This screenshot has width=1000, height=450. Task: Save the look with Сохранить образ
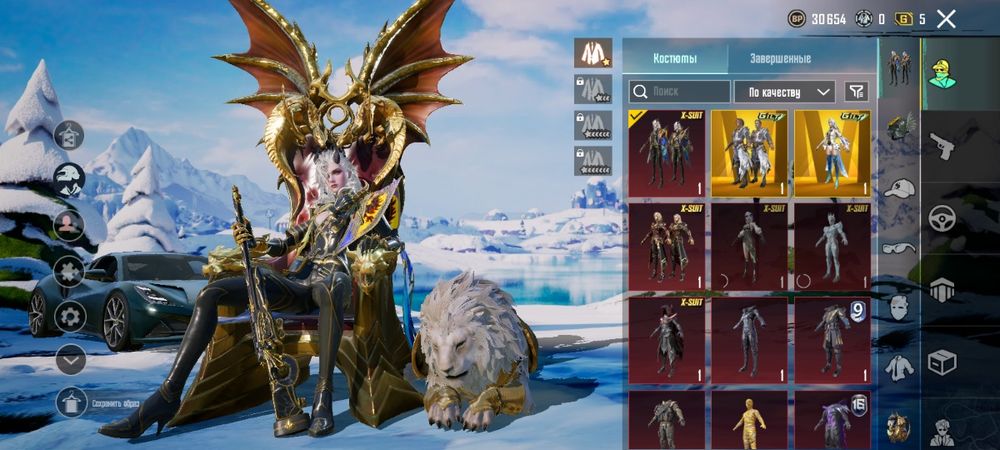(x=71, y=403)
